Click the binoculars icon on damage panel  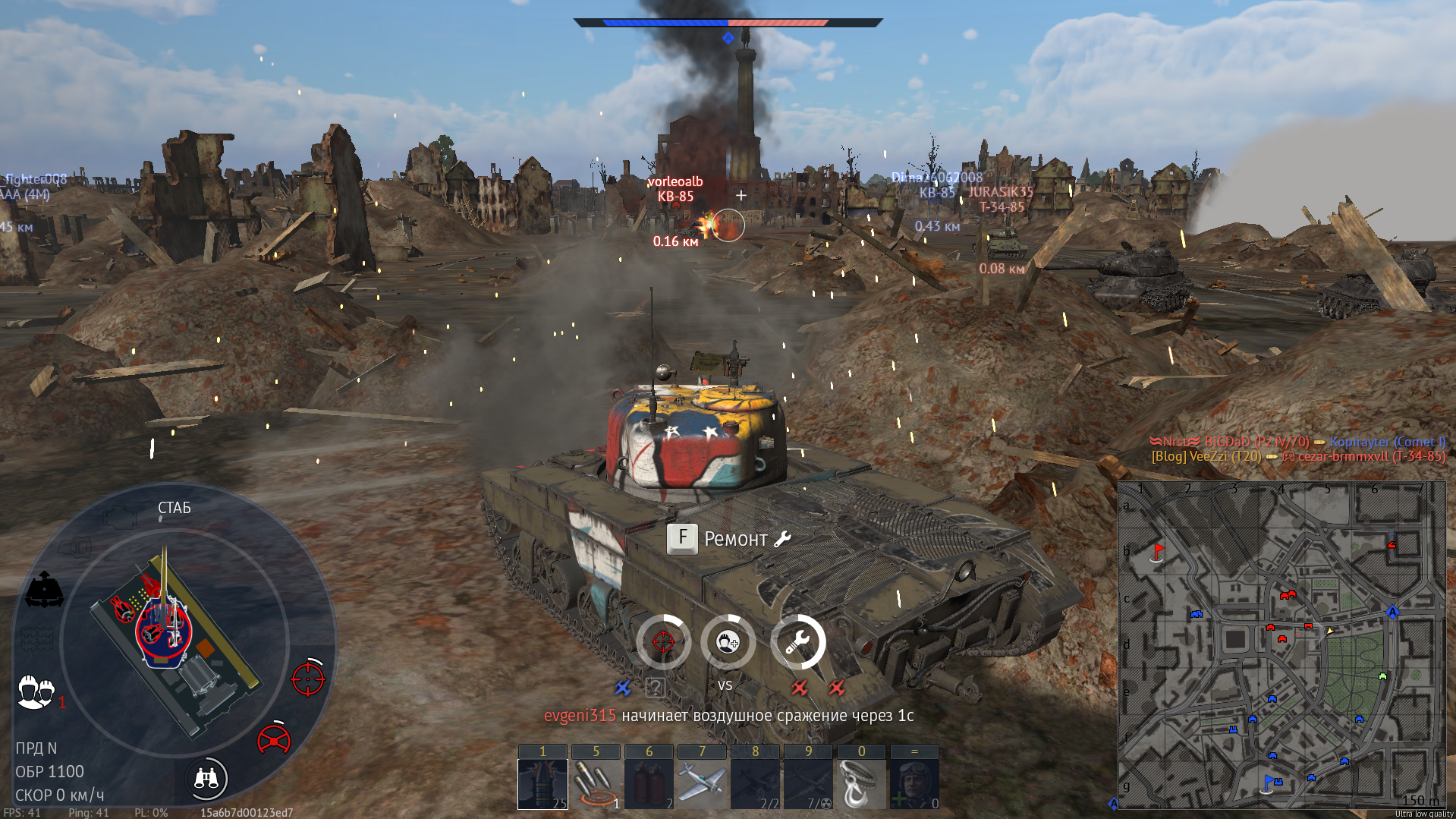pos(206,778)
